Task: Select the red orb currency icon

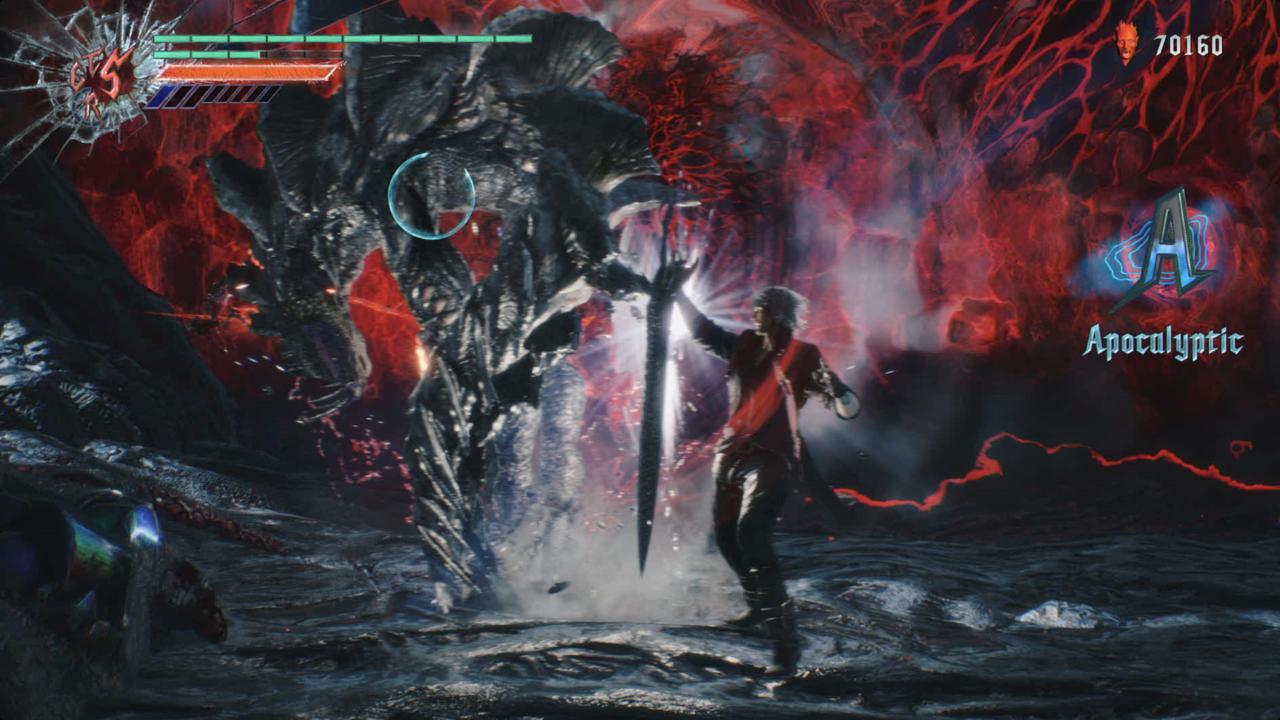Action: tap(1129, 43)
